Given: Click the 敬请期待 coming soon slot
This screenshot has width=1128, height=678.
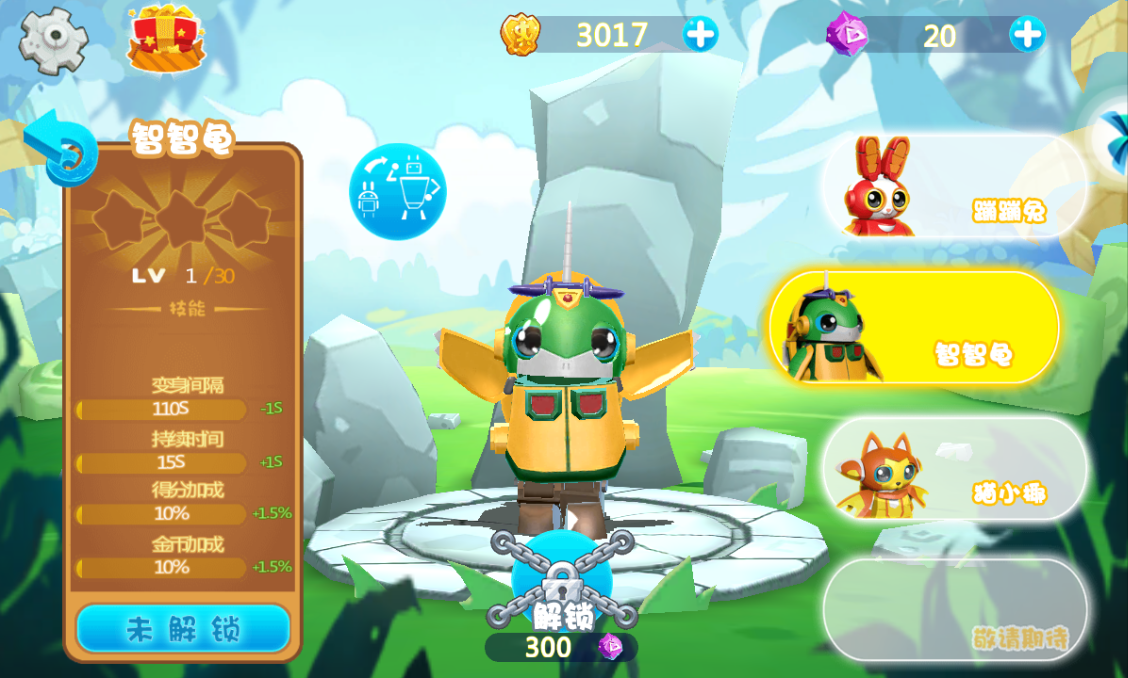Looking at the screenshot, I should 955,609.
